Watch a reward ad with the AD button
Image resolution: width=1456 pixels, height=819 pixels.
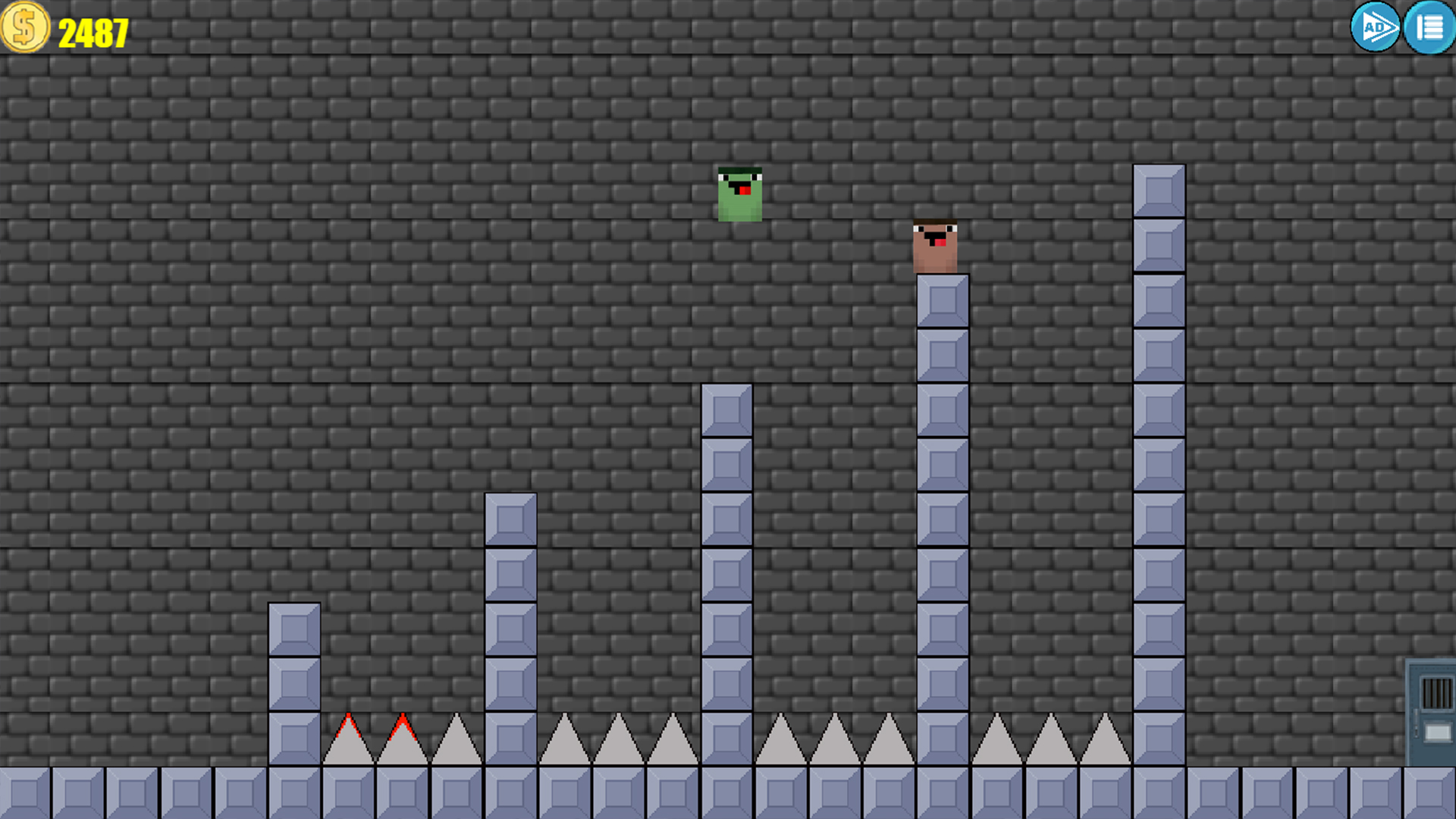[1374, 28]
